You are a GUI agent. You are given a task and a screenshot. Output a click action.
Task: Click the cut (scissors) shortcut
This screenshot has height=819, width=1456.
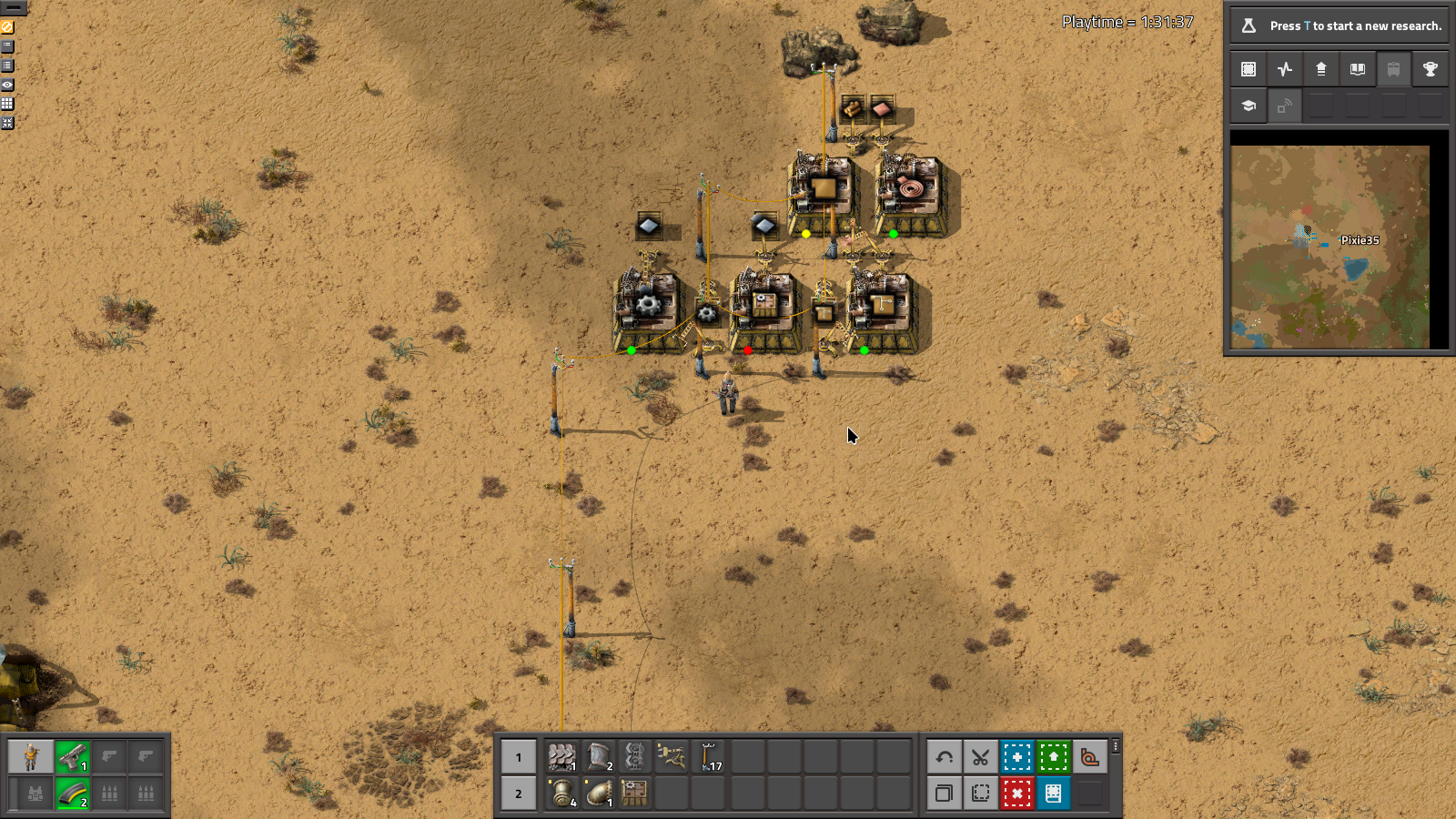coord(980,756)
